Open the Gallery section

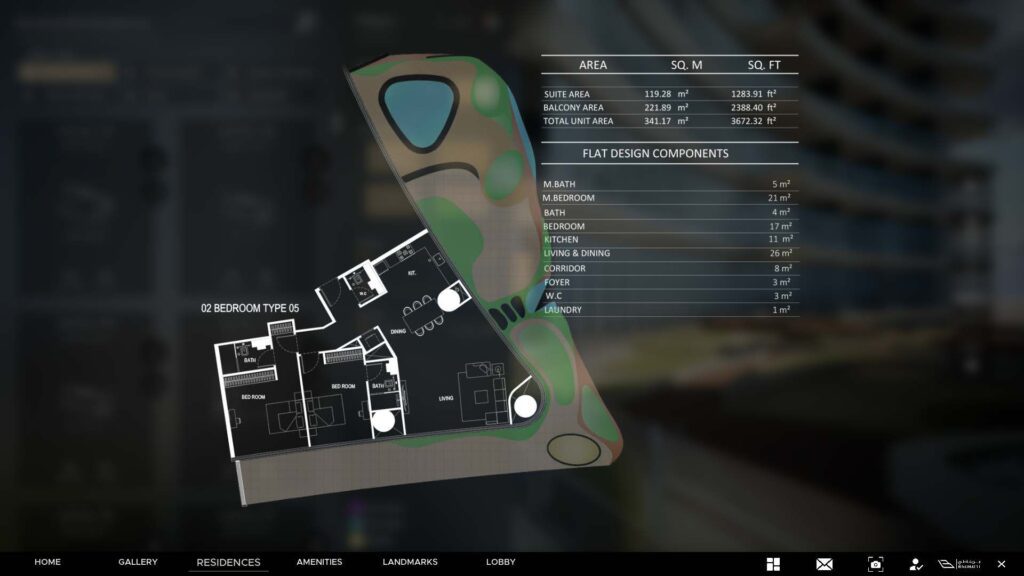pos(137,562)
